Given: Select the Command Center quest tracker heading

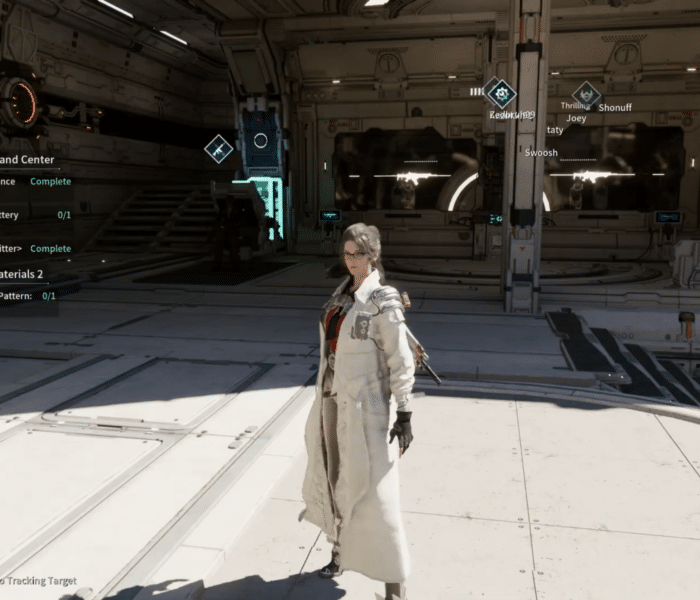Looking at the screenshot, I should point(27,159).
